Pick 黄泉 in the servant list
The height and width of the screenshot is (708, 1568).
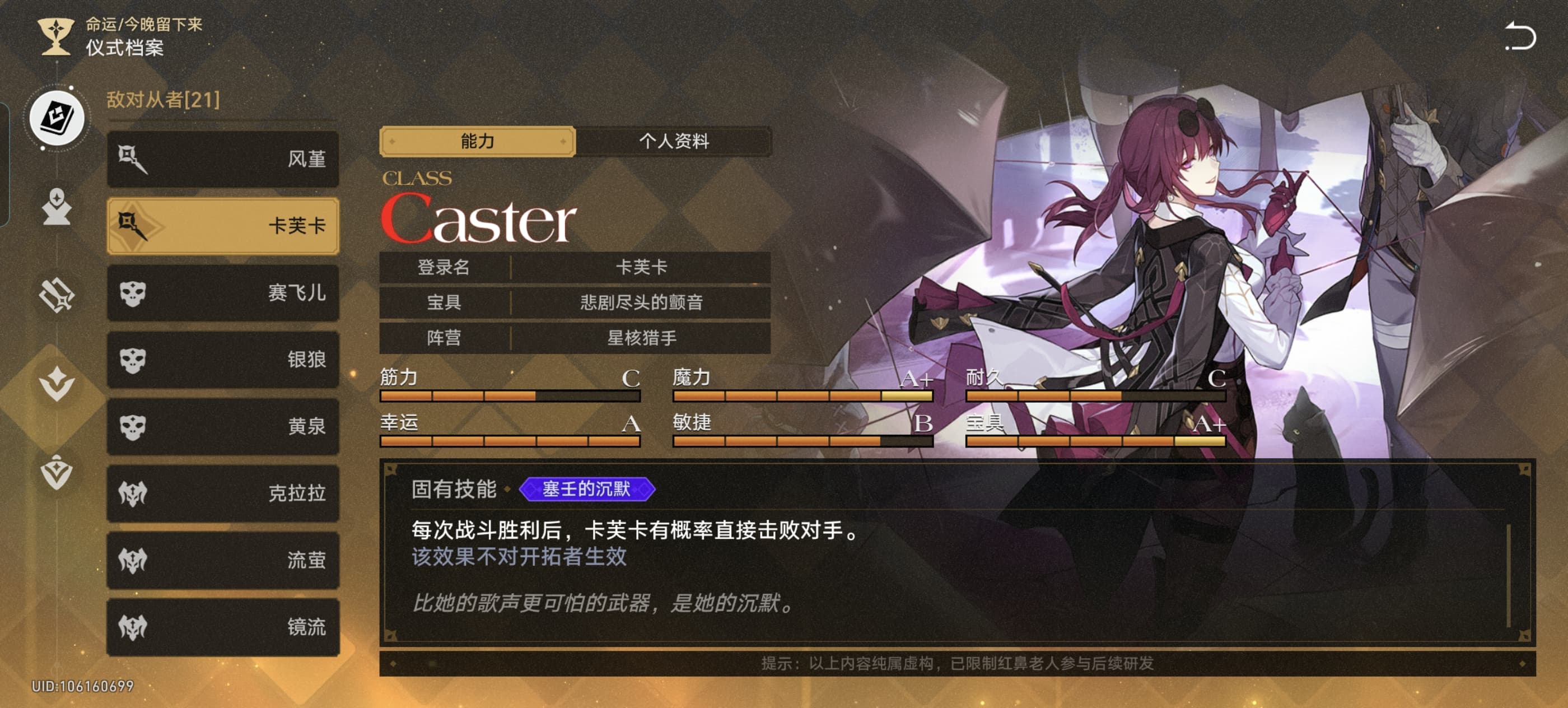pyautogui.click(x=223, y=426)
